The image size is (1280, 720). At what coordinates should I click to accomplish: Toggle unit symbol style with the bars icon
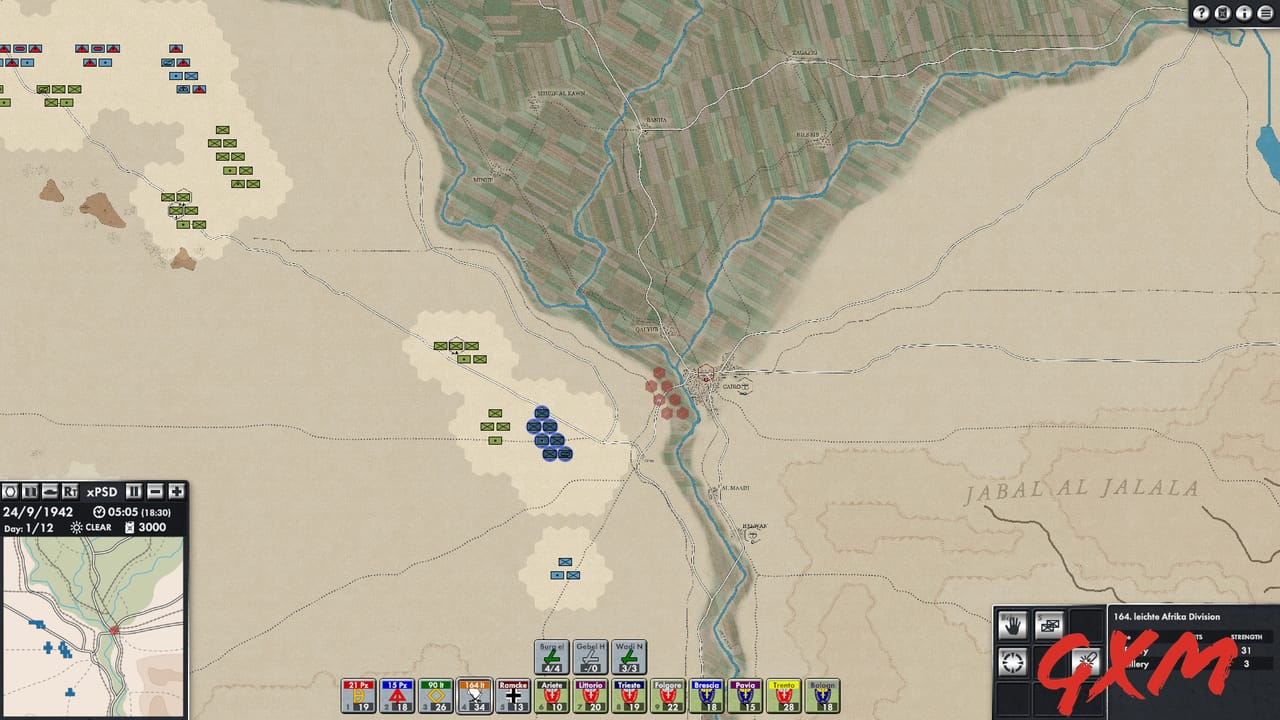coord(29,492)
